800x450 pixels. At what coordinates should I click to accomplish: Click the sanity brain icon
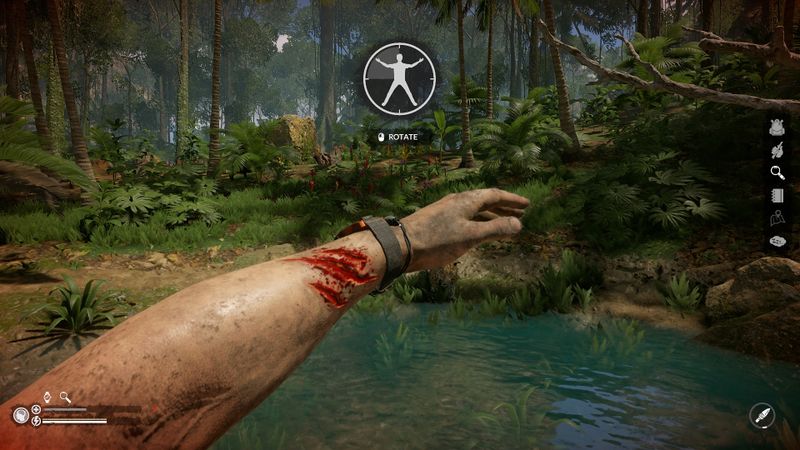click(x=20, y=415)
